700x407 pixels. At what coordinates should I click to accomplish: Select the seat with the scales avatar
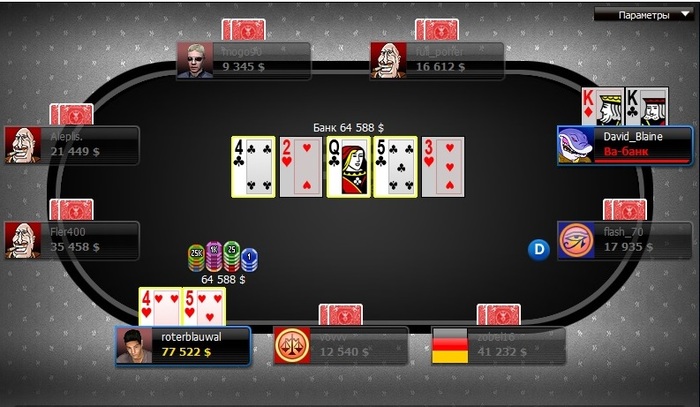340,346
